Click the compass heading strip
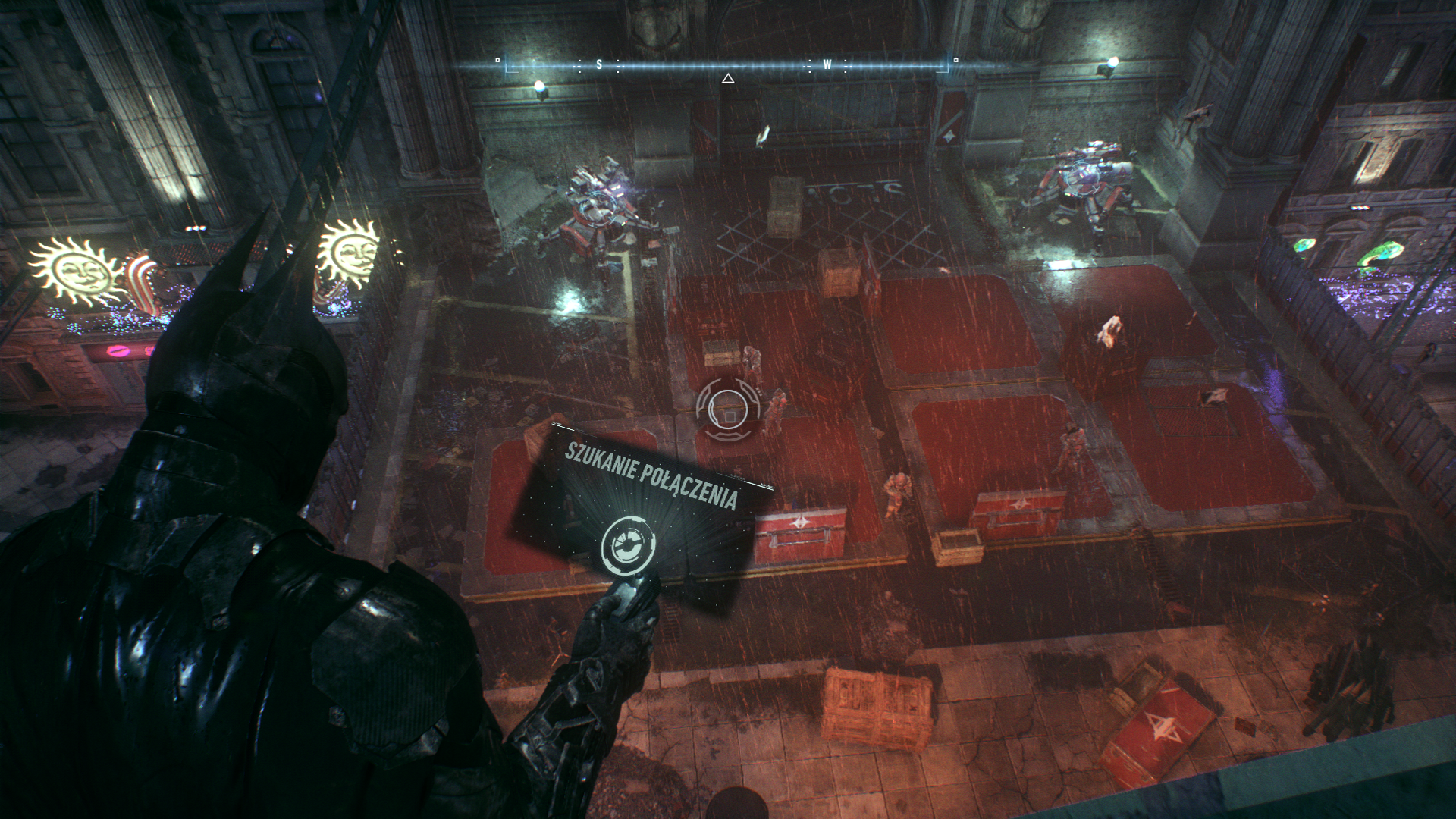Screen dimensions: 1456x819 [x=726, y=66]
